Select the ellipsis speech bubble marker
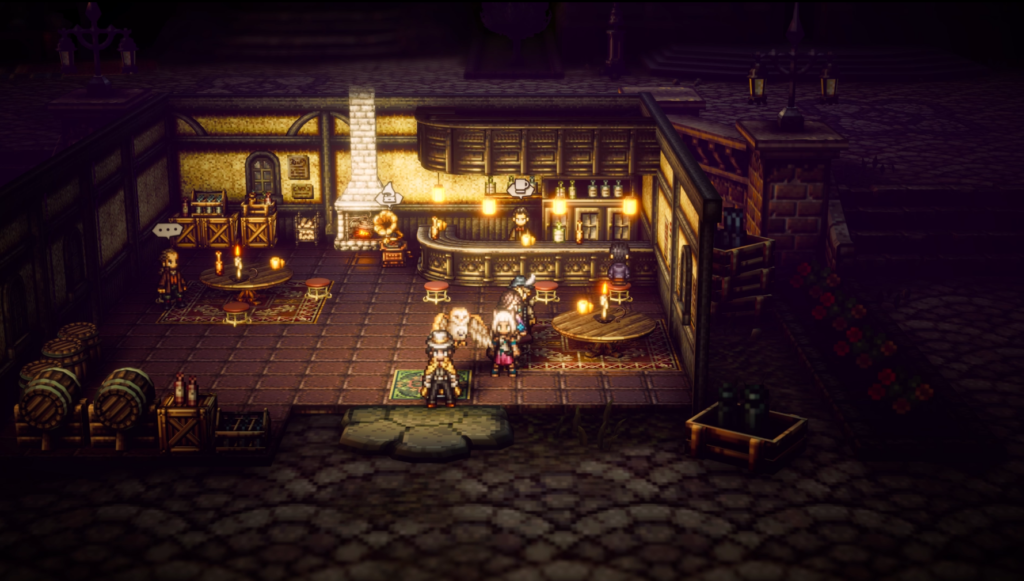Viewport: 1024px width, 581px height. click(x=167, y=230)
